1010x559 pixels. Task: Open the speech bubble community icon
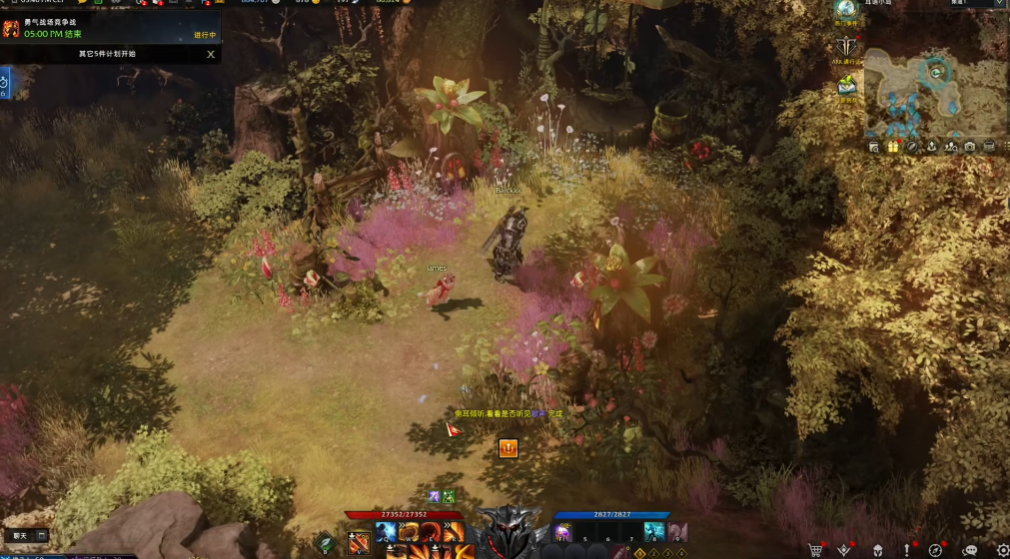tap(968, 549)
